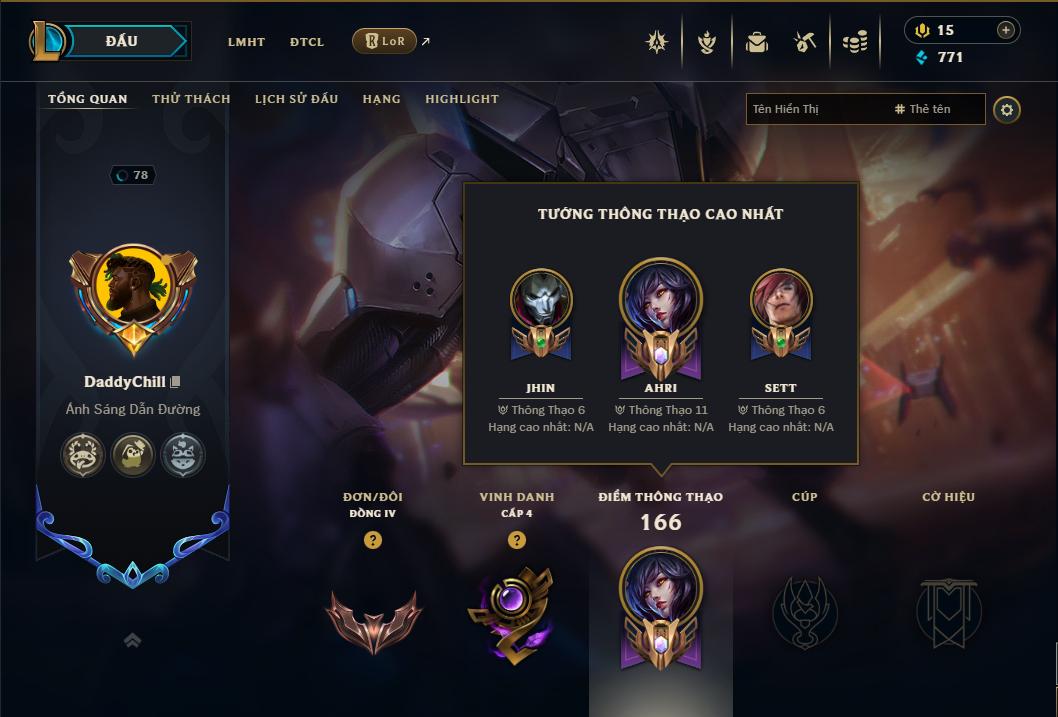Image resolution: width=1058 pixels, height=717 pixels.
Task: Click the question mark under VINH DANH
Action: tap(516, 540)
